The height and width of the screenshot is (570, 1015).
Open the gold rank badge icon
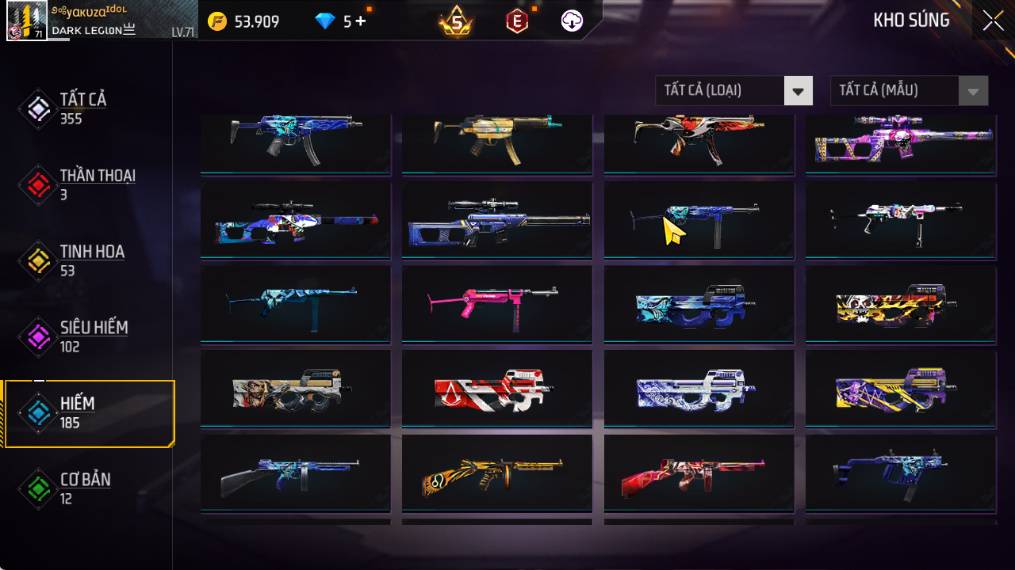point(456,21)
